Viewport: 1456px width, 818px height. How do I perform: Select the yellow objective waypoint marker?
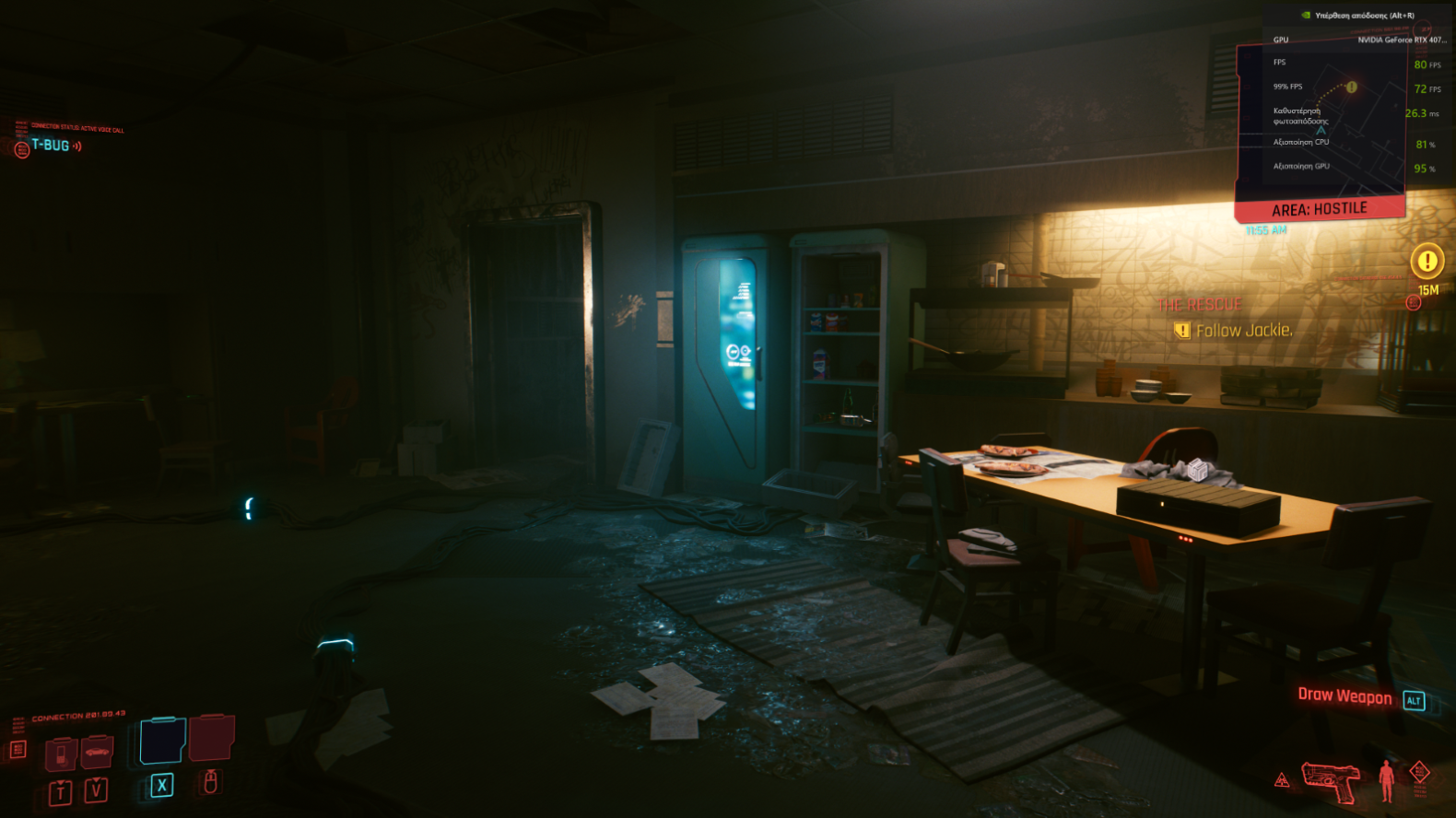click(1427, 262)
